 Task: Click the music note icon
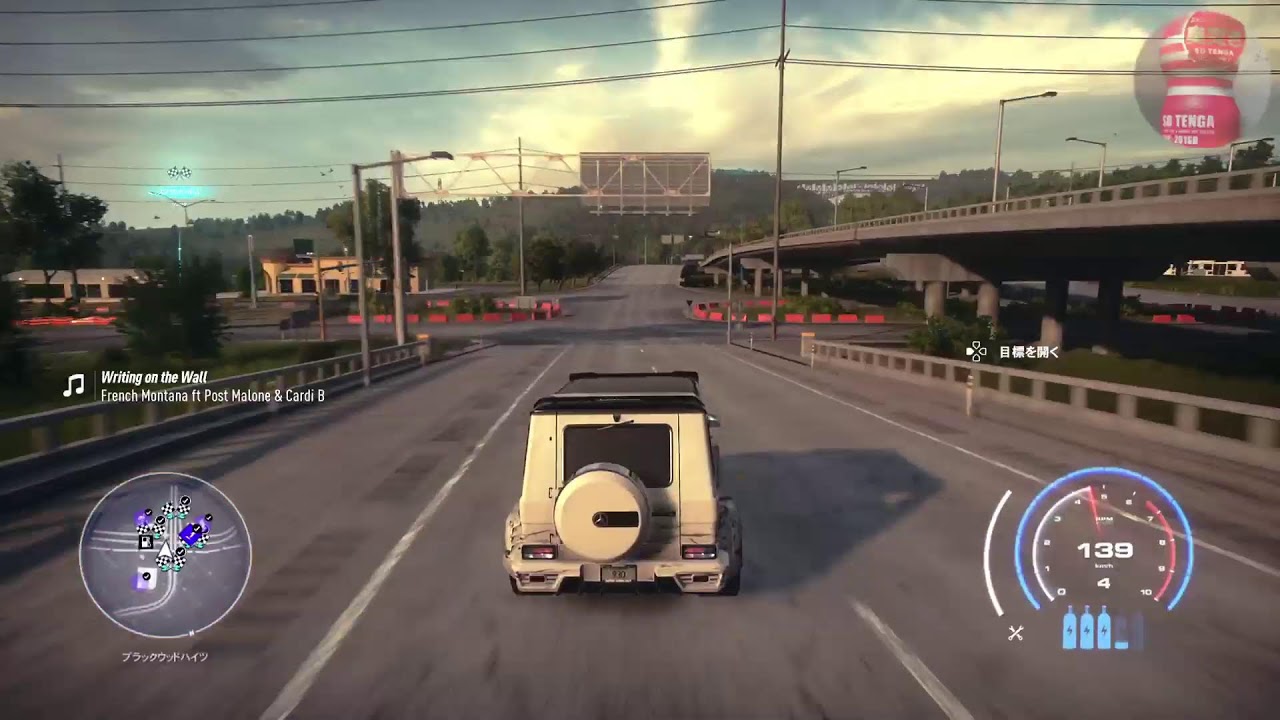[74, 385]
